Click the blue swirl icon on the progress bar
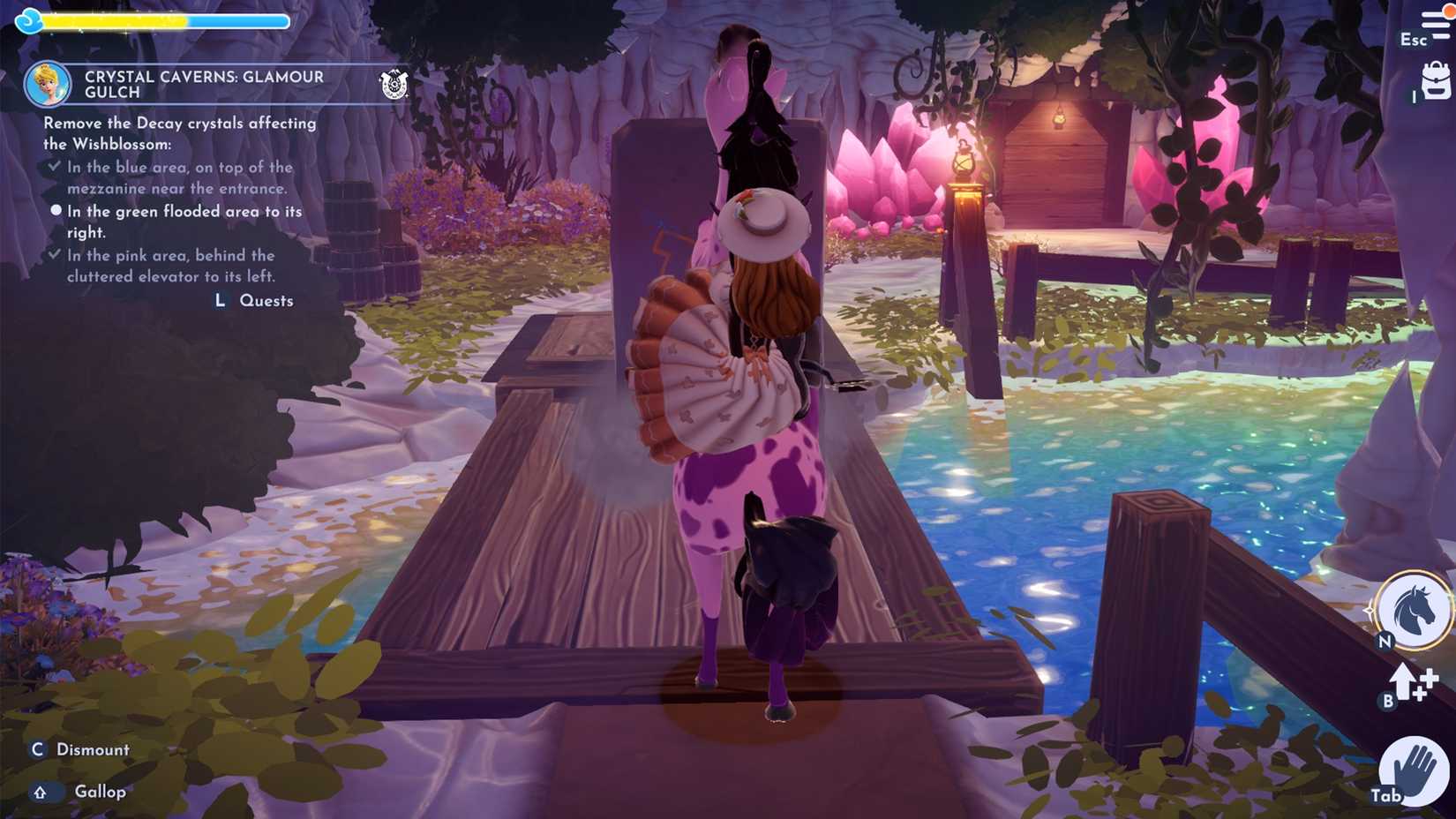 pos(28,19)
